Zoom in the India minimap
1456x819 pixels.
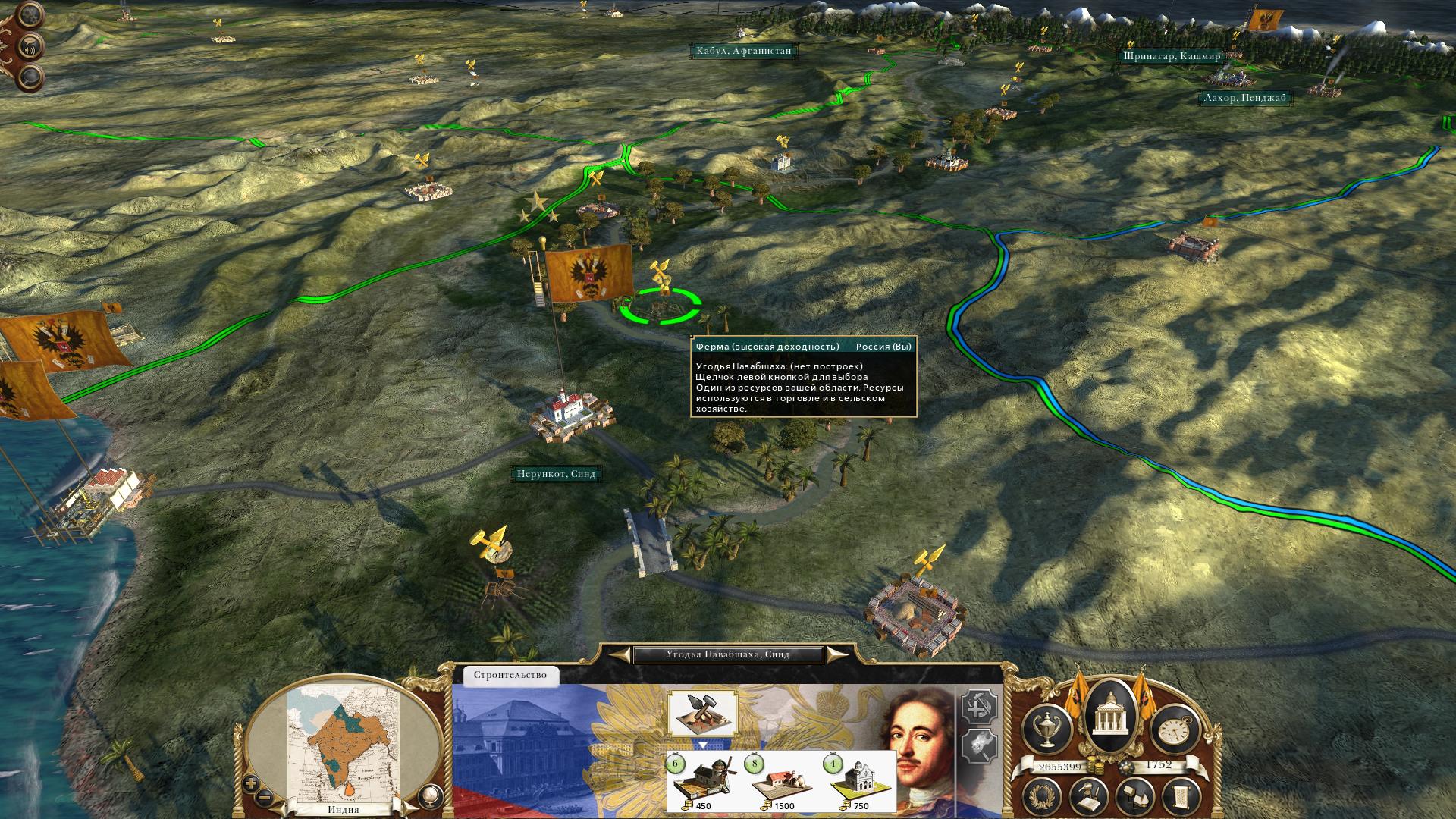(x=251, y=783)
